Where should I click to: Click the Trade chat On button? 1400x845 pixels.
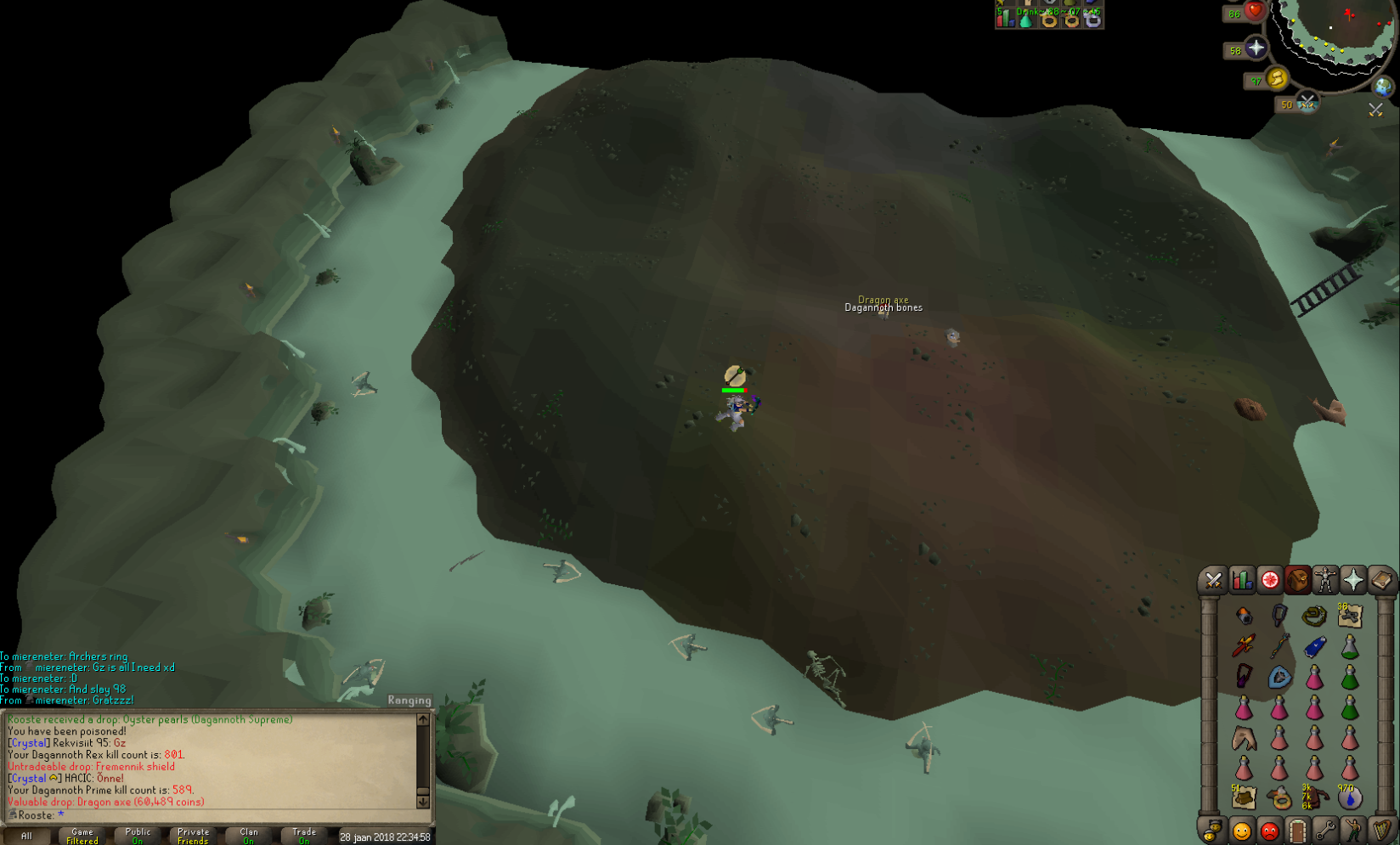coord(303,834)
